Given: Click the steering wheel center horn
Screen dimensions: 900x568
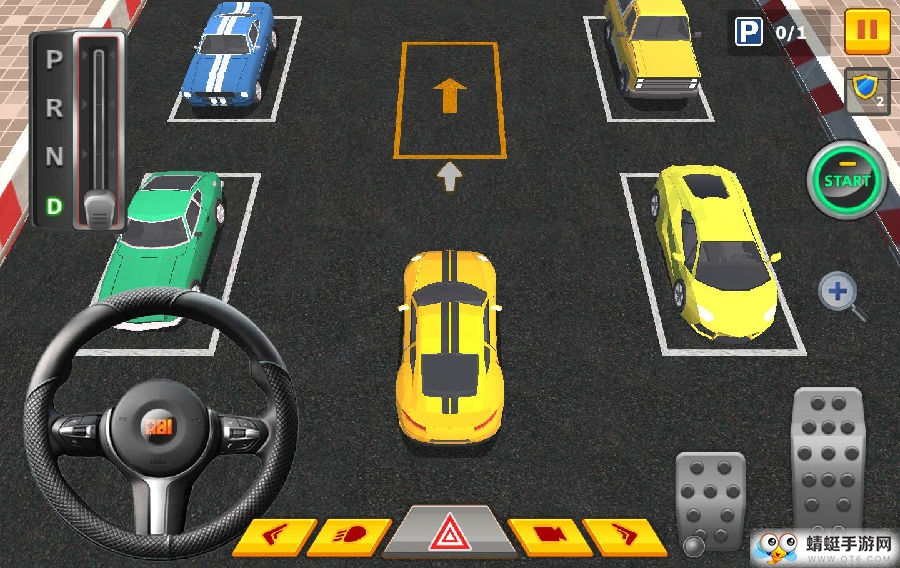Looking at the screenshot, I should [x=160, y=427].
